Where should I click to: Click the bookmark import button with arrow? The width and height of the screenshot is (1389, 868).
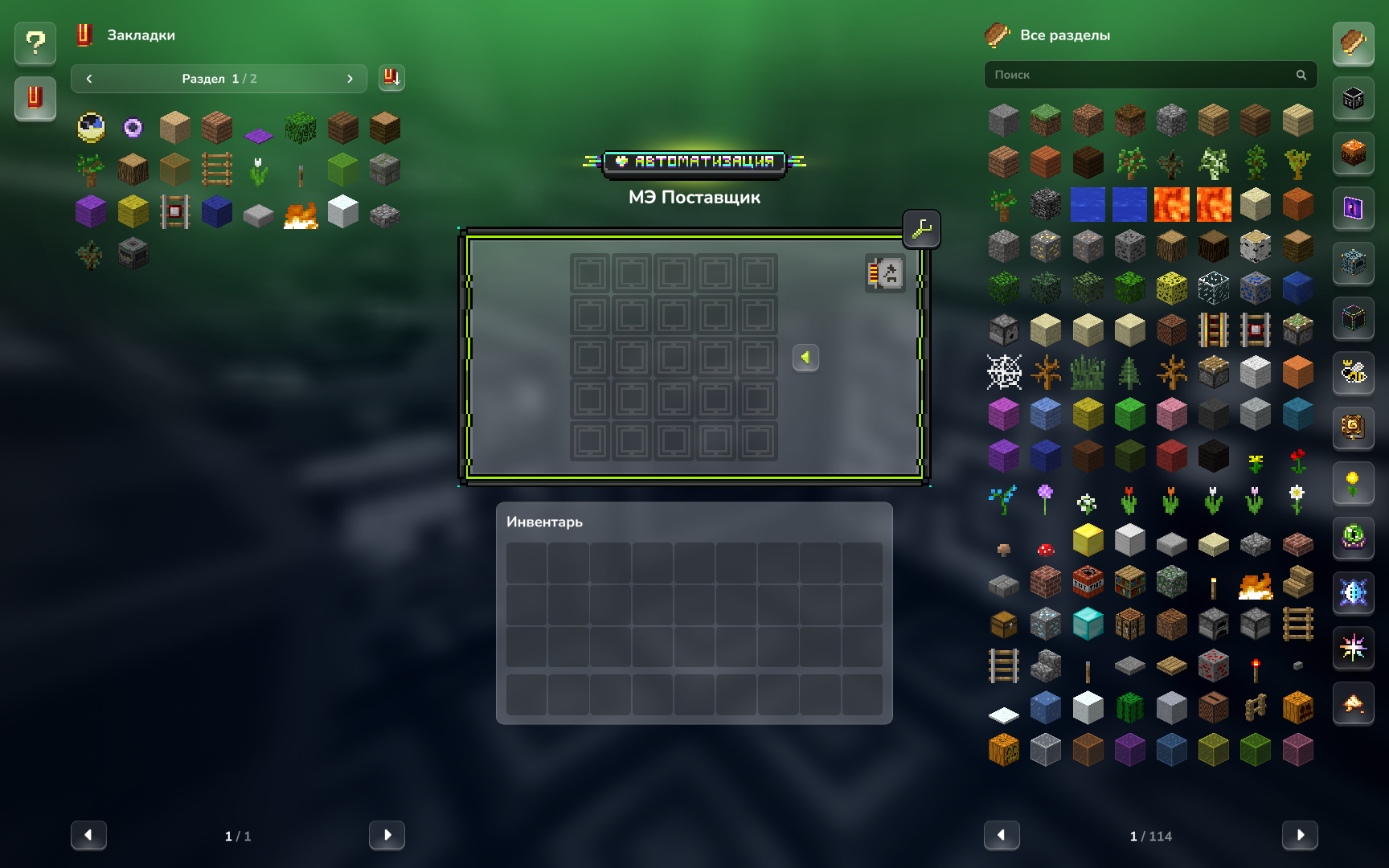tap(391, 78)
